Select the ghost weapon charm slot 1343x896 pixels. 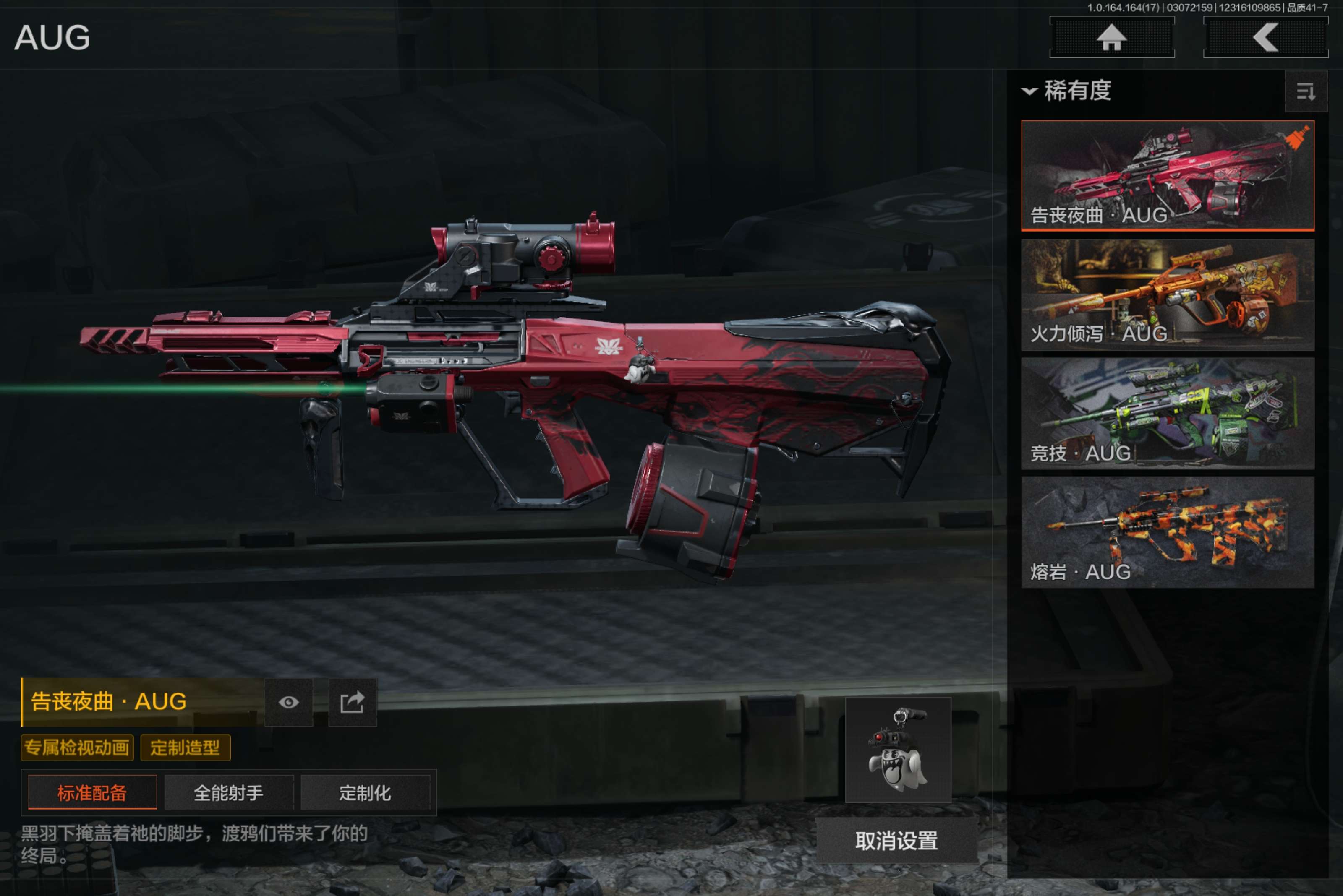(x=898, y=750)
